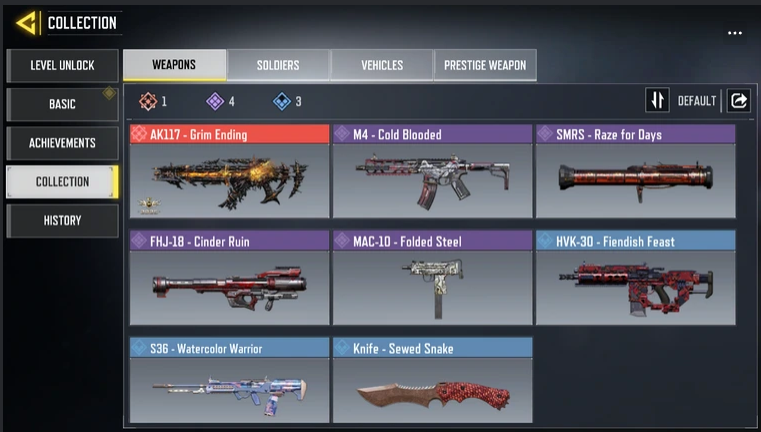Select the SMRS Raze for Days card
Image resolution: width=761 pixels, height=432 pixels.
(x=635, y=172)
